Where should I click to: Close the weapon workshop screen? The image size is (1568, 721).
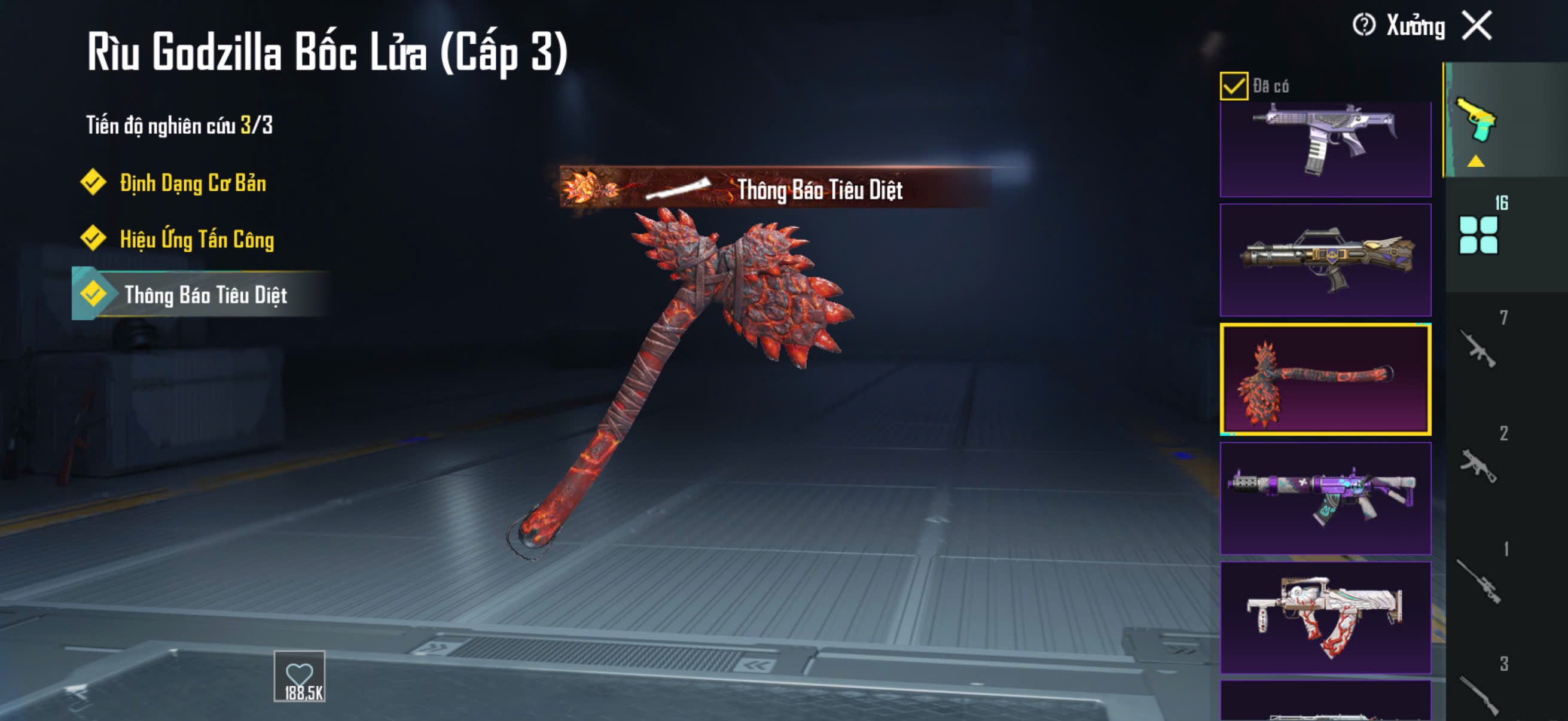pyautogui.click(x=1477, y=26)
